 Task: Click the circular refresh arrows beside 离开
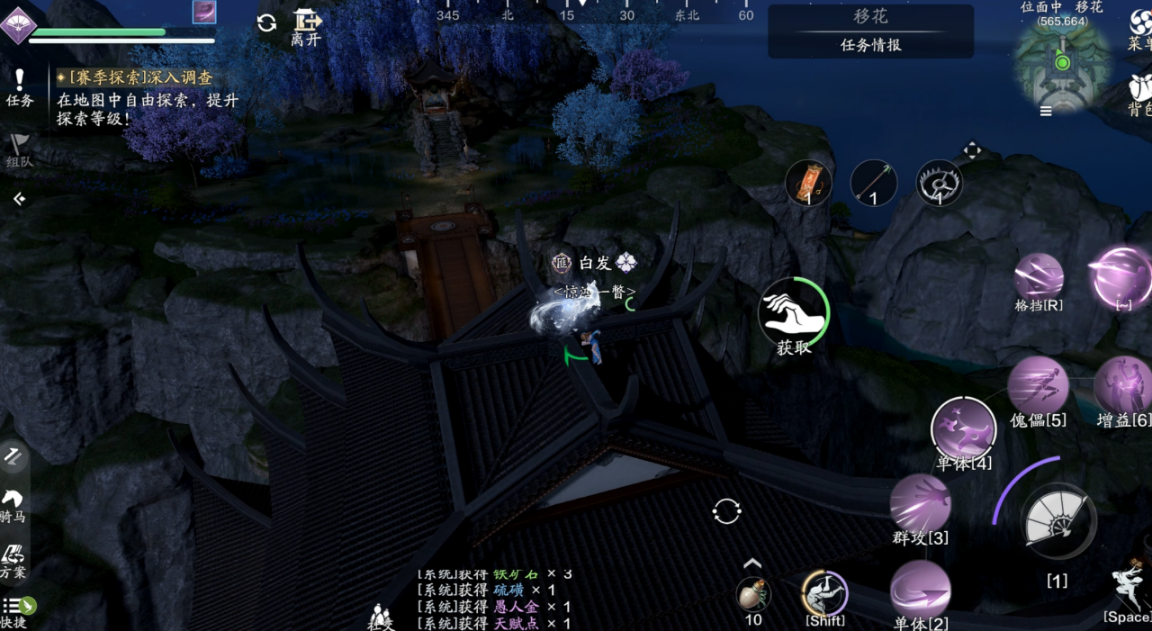click(267, 23)
